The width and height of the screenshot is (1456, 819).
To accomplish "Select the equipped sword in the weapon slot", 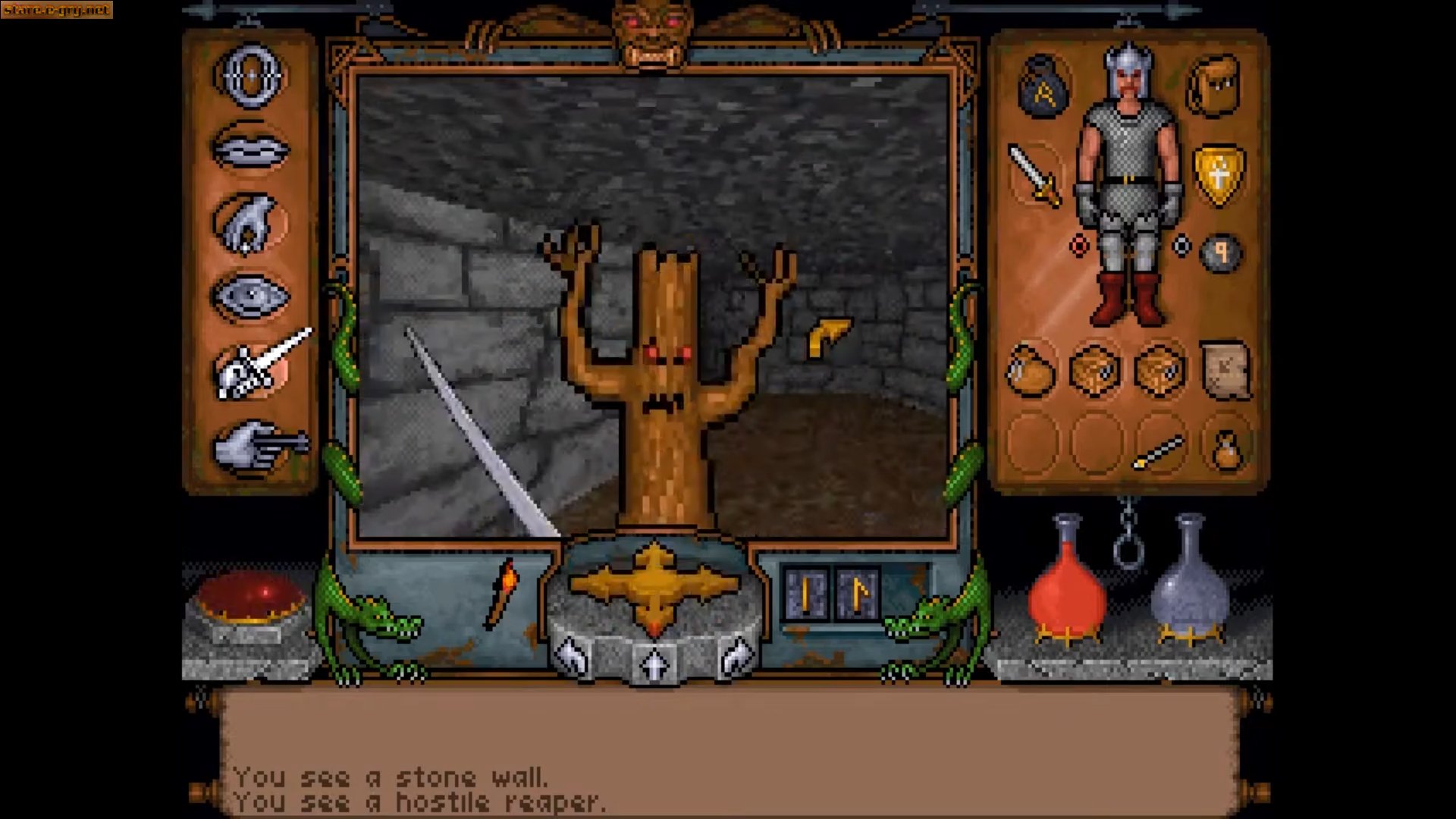I will 1035,174.
